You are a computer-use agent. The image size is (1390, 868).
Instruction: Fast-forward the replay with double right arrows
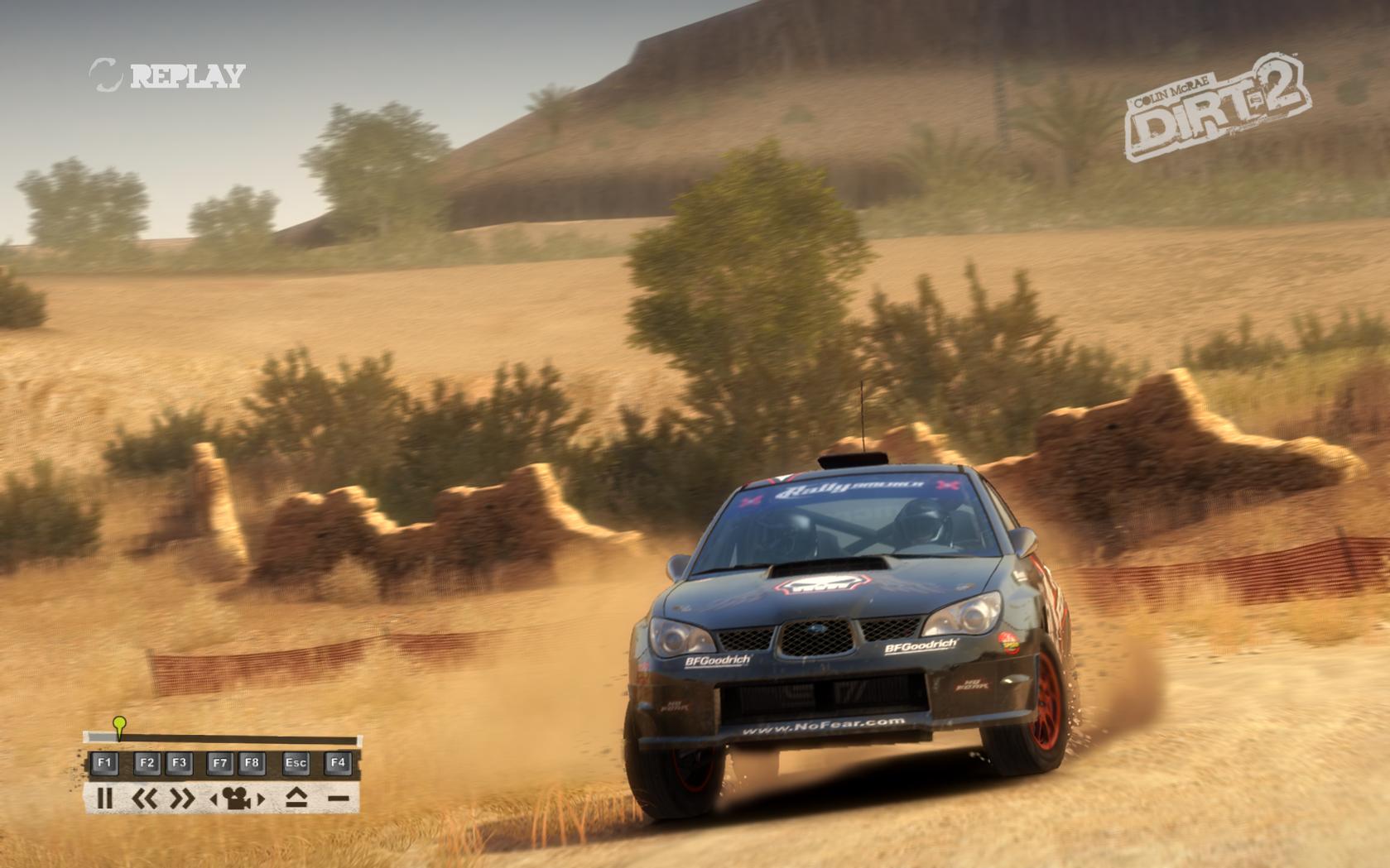[x=181, y=798]
